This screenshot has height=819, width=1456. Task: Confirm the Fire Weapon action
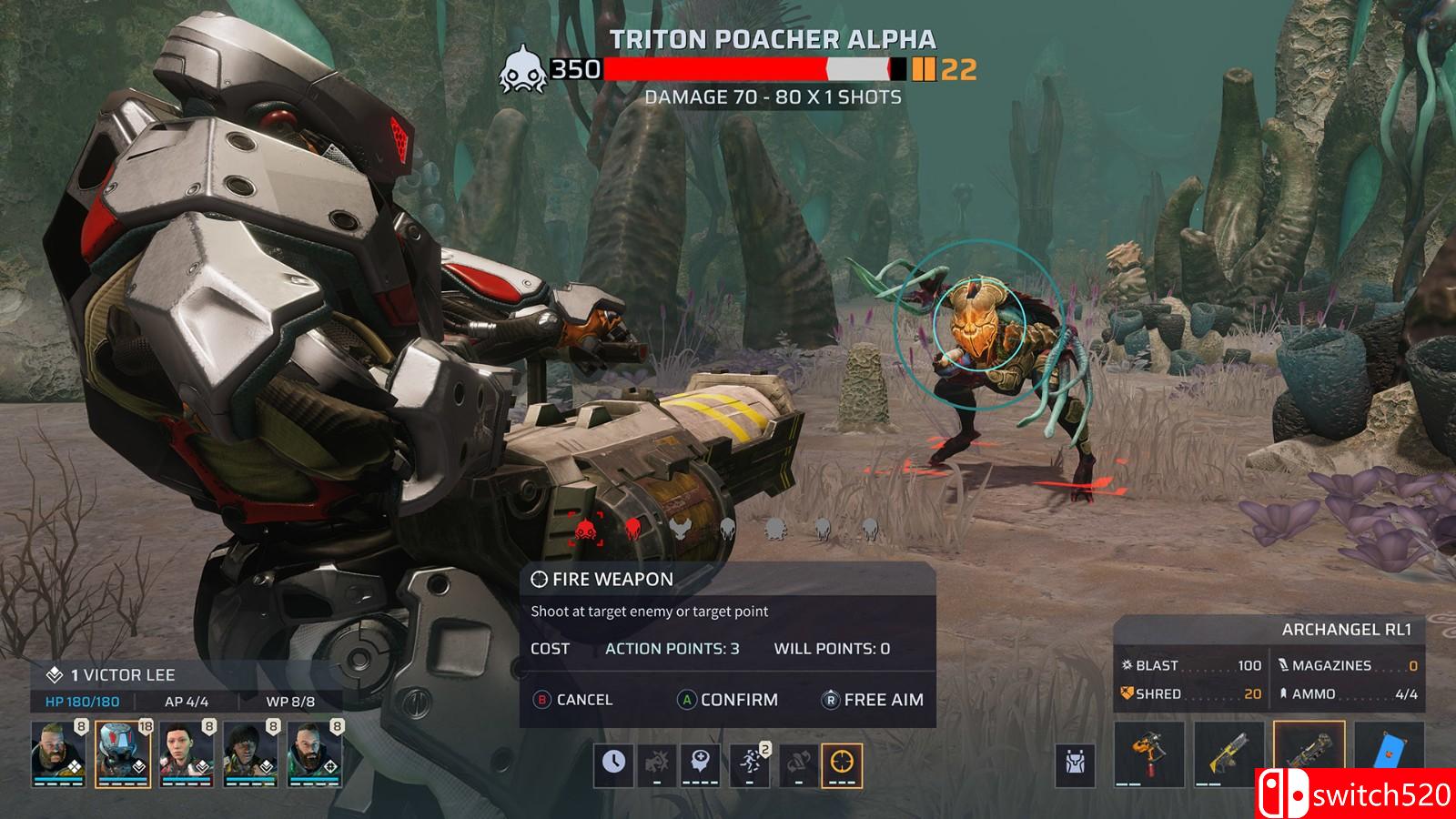(728, 700)
